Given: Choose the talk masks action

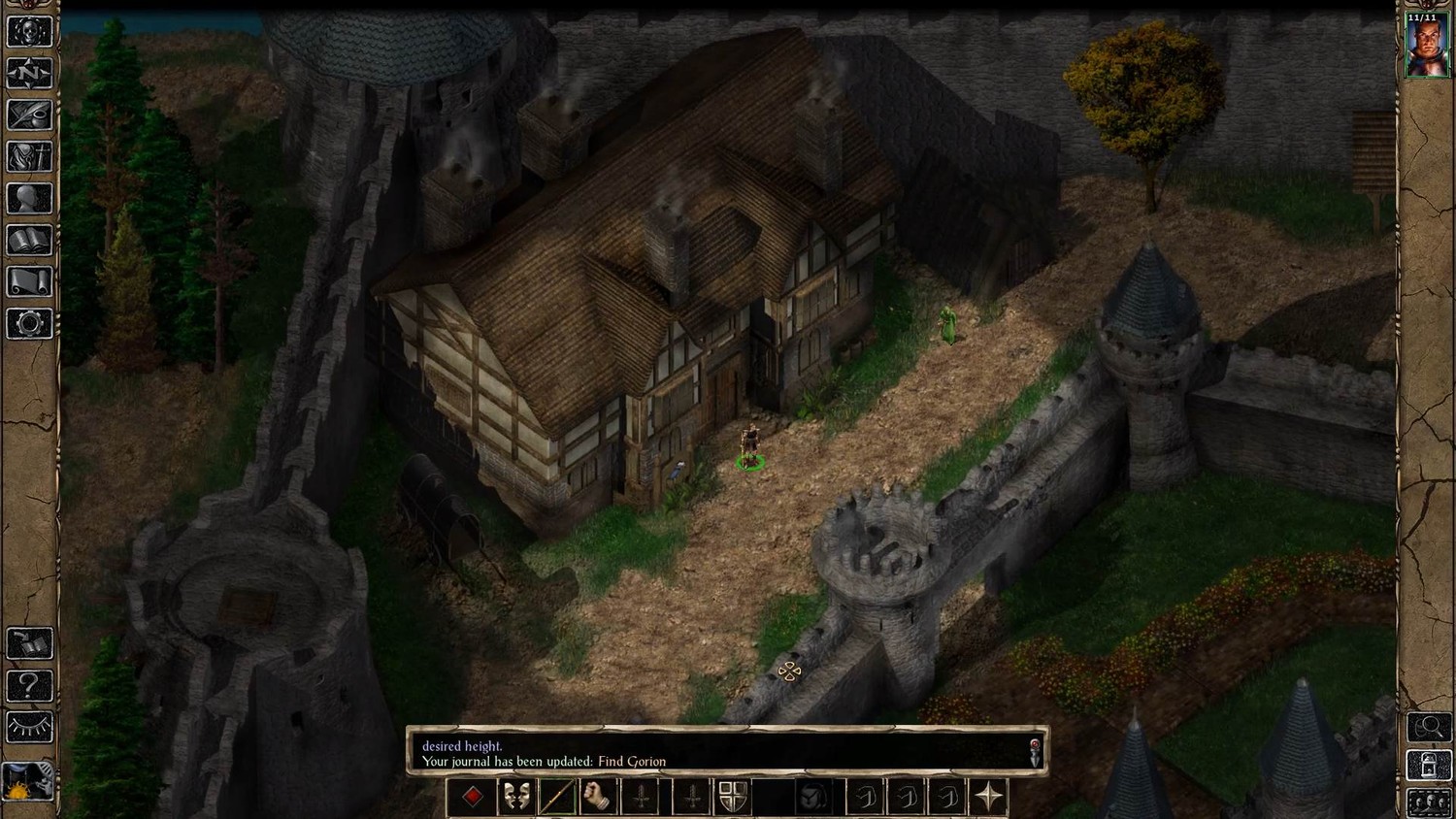Looking at the screenshot, I should 515,798.
